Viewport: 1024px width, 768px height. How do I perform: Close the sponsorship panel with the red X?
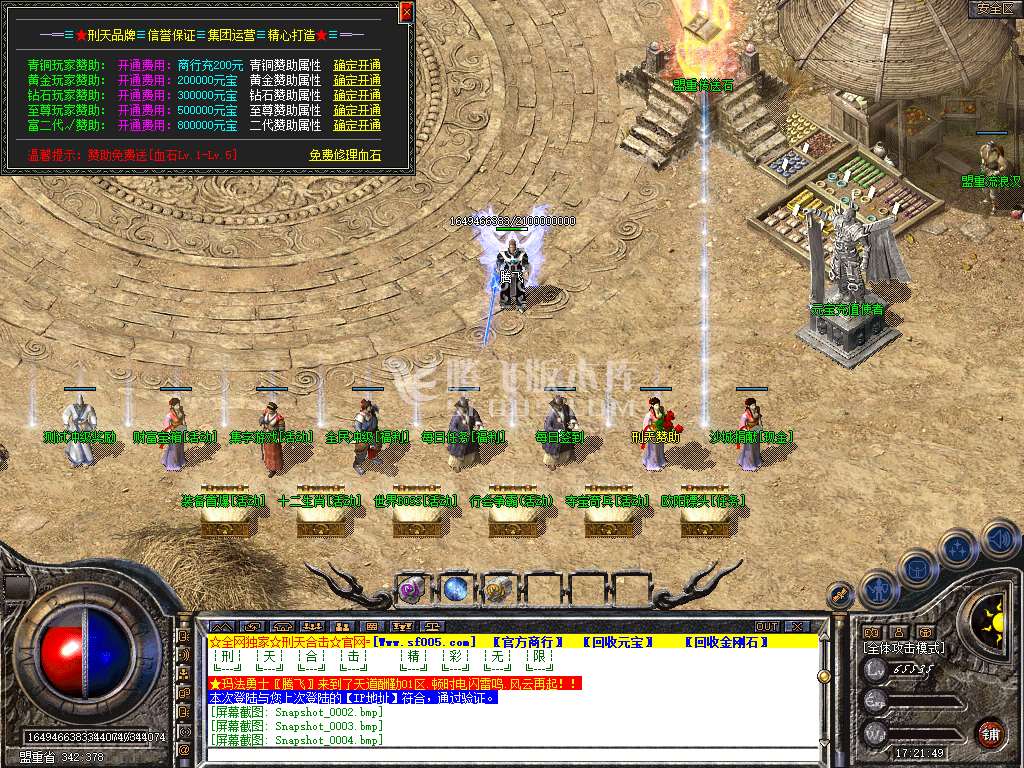tap(406, 12)
